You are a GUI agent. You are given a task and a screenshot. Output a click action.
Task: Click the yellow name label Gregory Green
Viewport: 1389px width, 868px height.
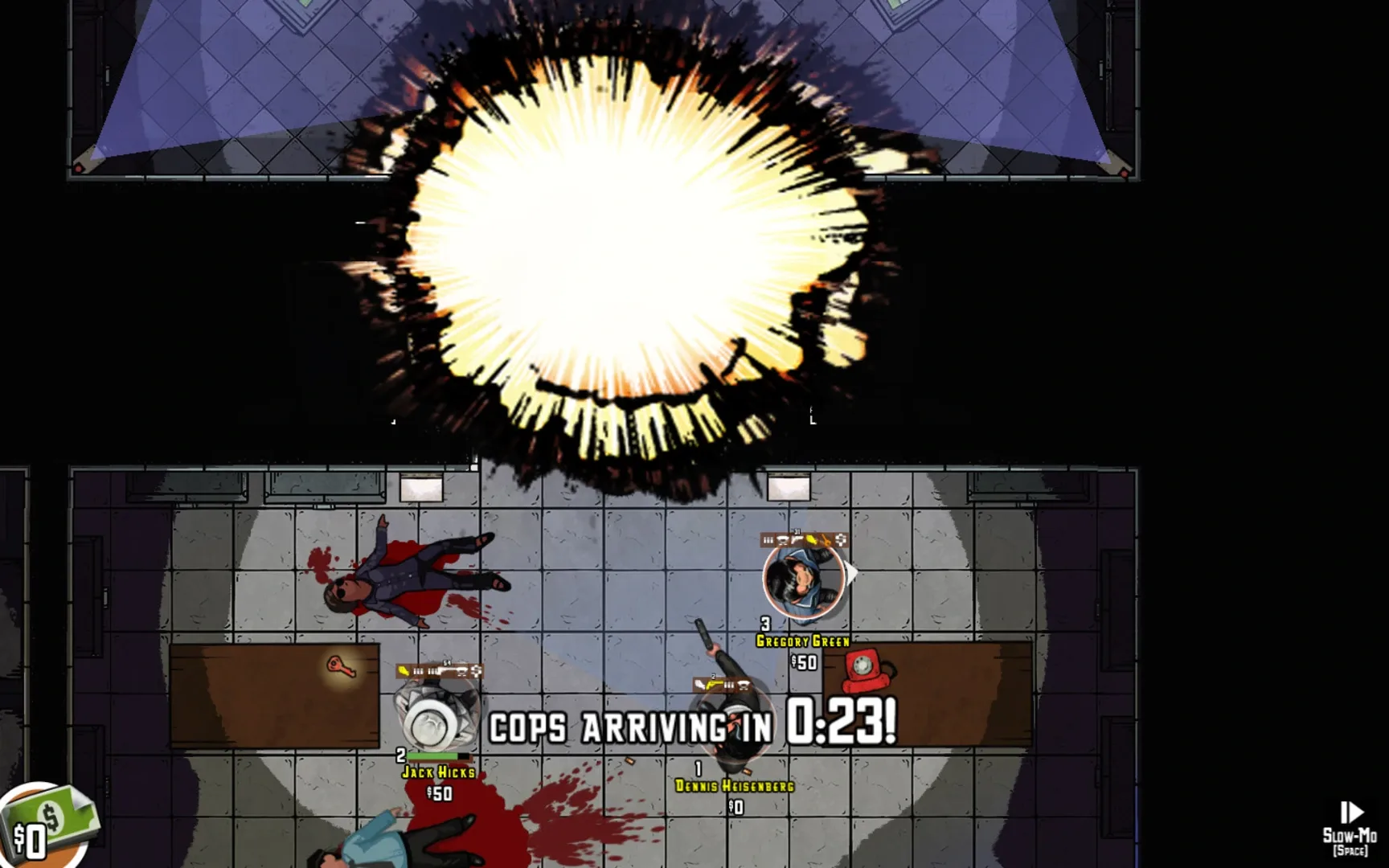[802, 640]
